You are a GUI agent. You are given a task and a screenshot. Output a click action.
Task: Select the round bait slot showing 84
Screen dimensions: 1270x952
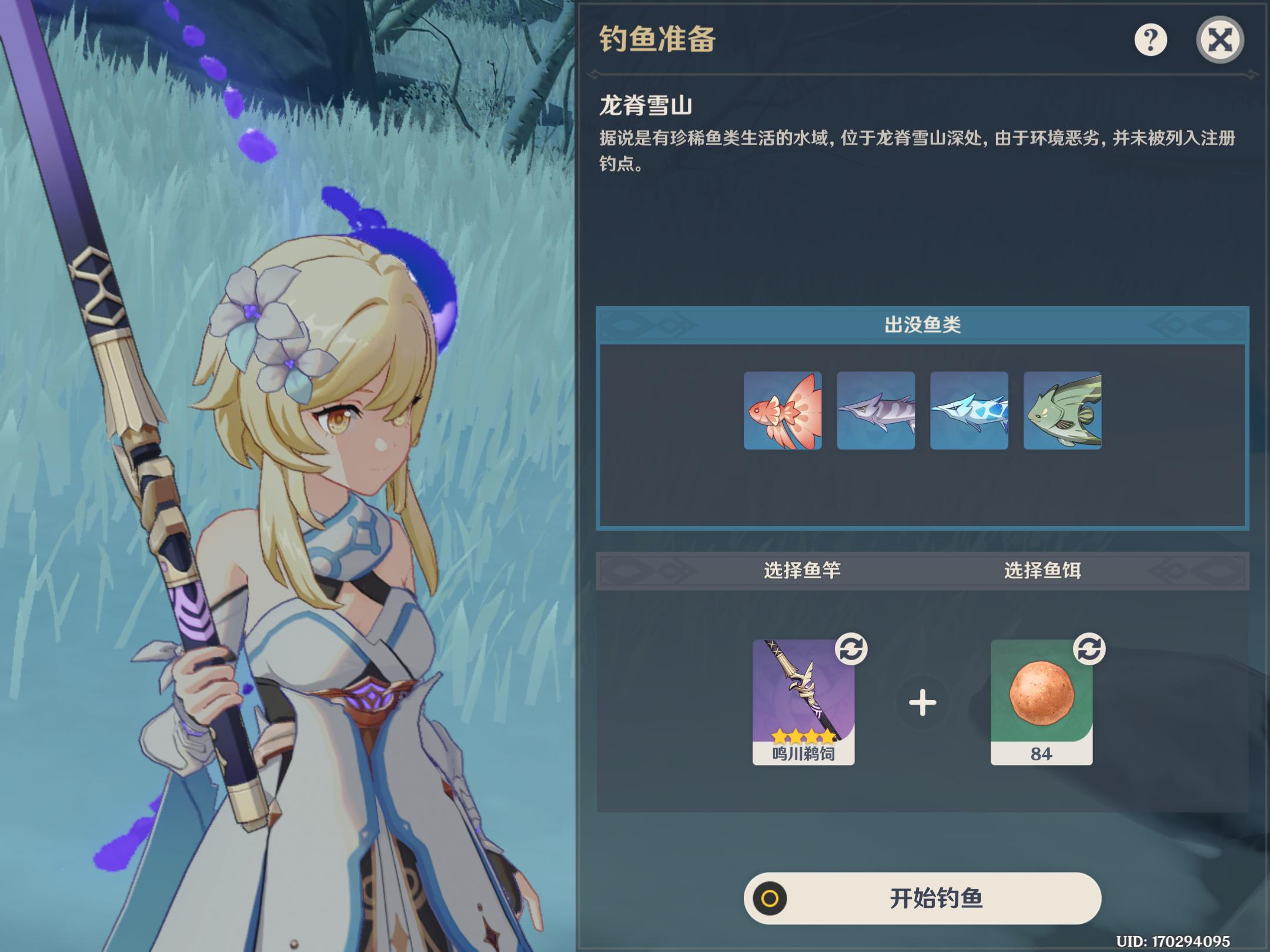click(1041, 702)
